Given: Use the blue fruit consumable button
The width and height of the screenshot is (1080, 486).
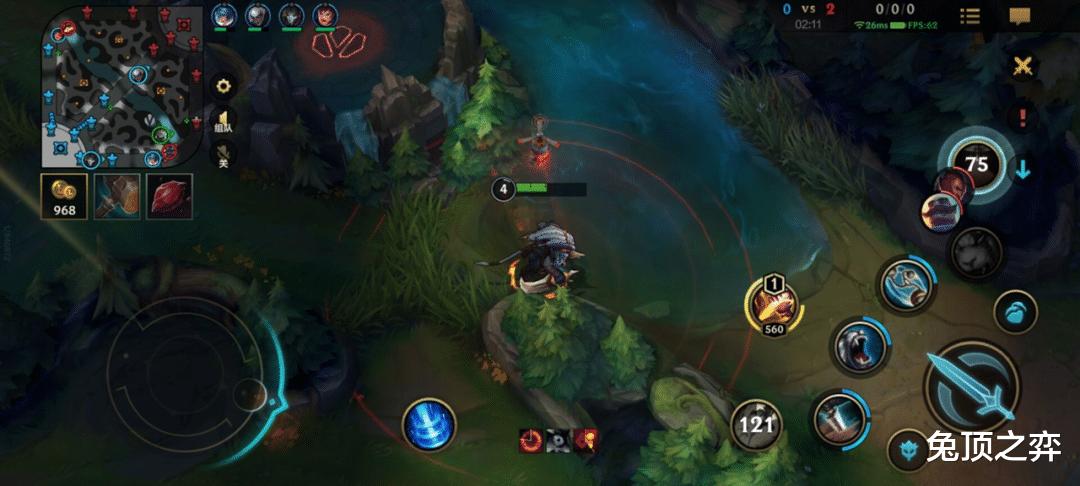Looking at the screenshot, I should (x=1014, y=311).
